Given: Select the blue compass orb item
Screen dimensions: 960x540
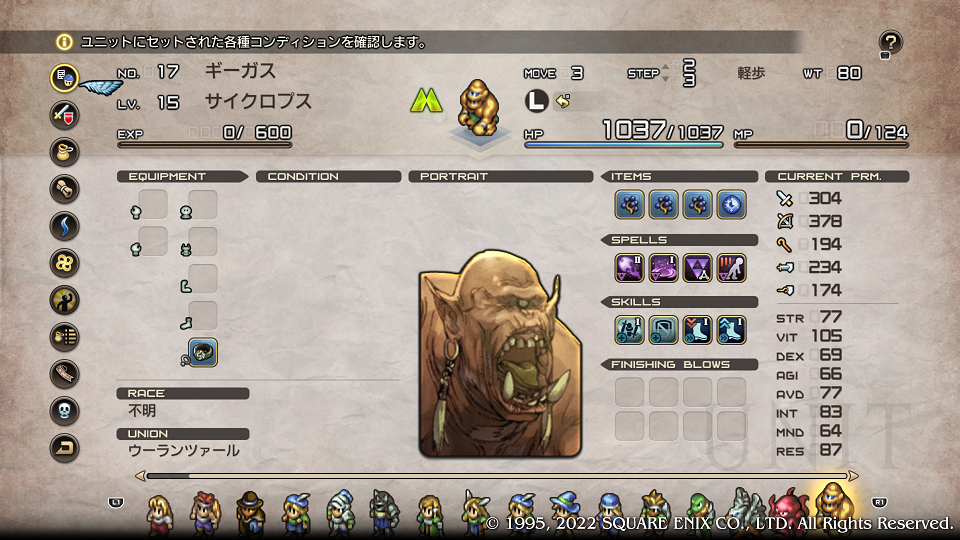Looking at the screenshot, I should point(731,205).
